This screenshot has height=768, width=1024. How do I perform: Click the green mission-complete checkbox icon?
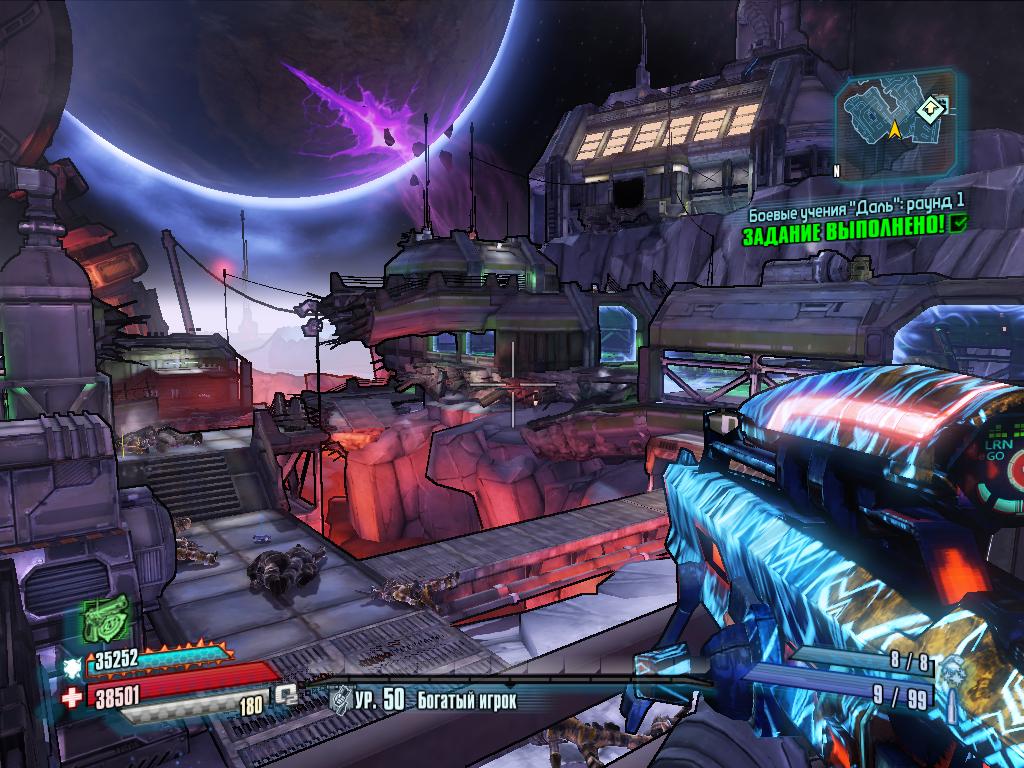click(x=960, y=224)
